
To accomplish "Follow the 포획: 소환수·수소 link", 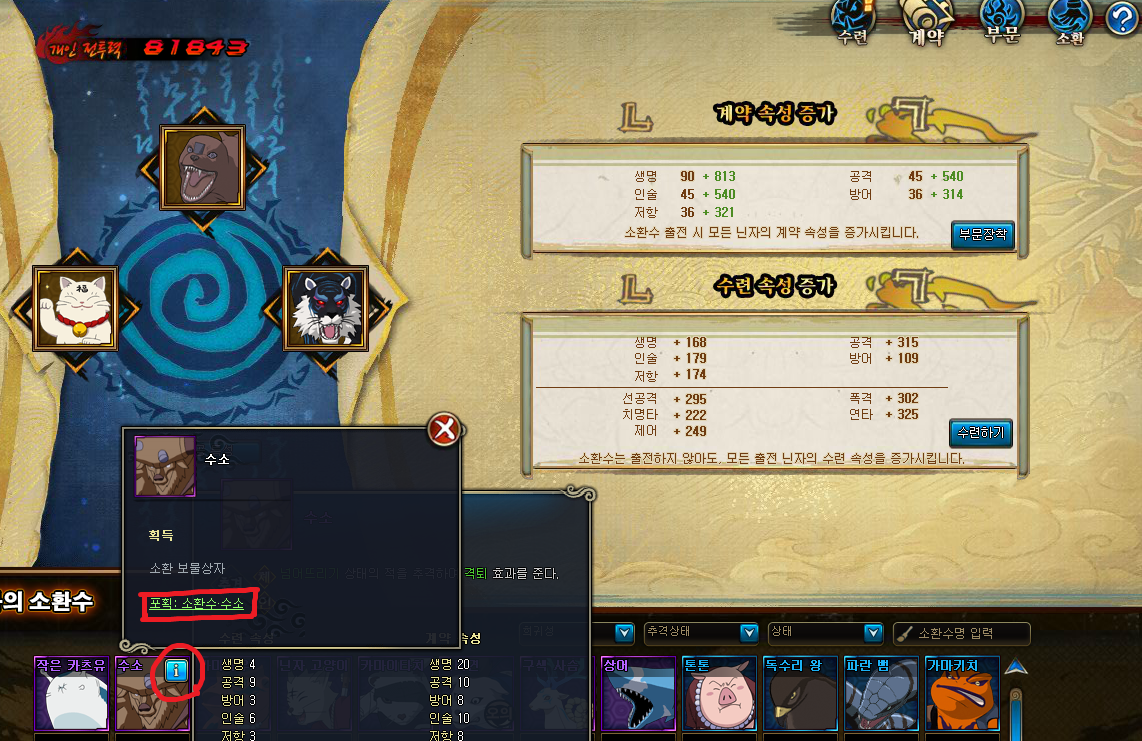I will point(196,604).
